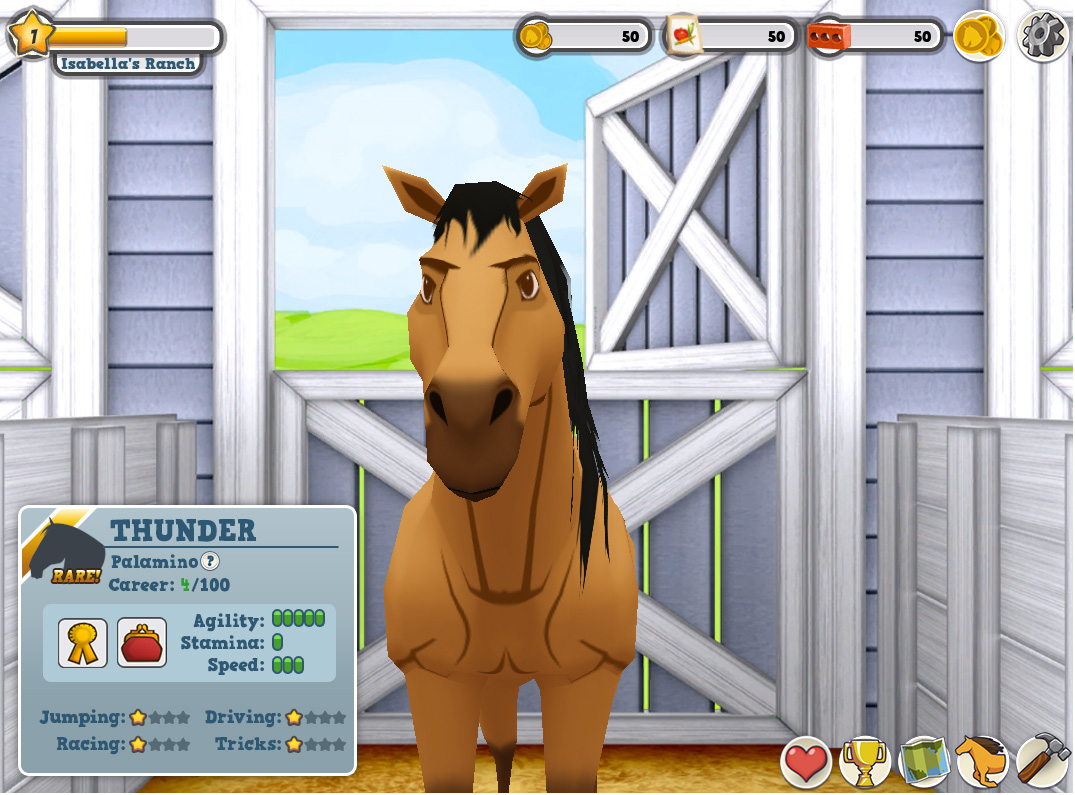Screen dimensions: 1075x795
Task: Click the gold horseshoe coin shop button
Action: [x=978, y=37]
